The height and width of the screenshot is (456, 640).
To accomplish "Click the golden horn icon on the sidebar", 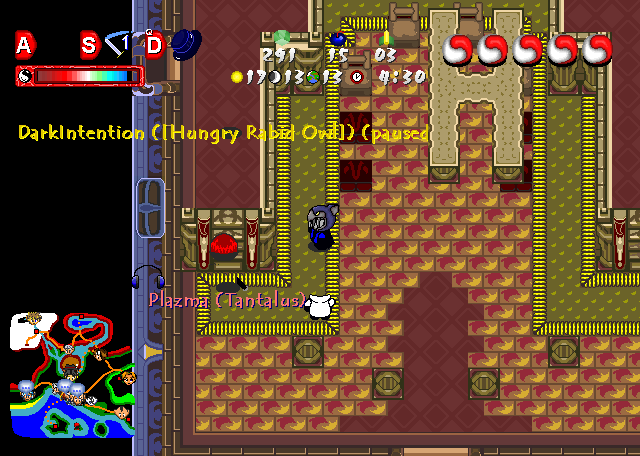I will (152, 352).
